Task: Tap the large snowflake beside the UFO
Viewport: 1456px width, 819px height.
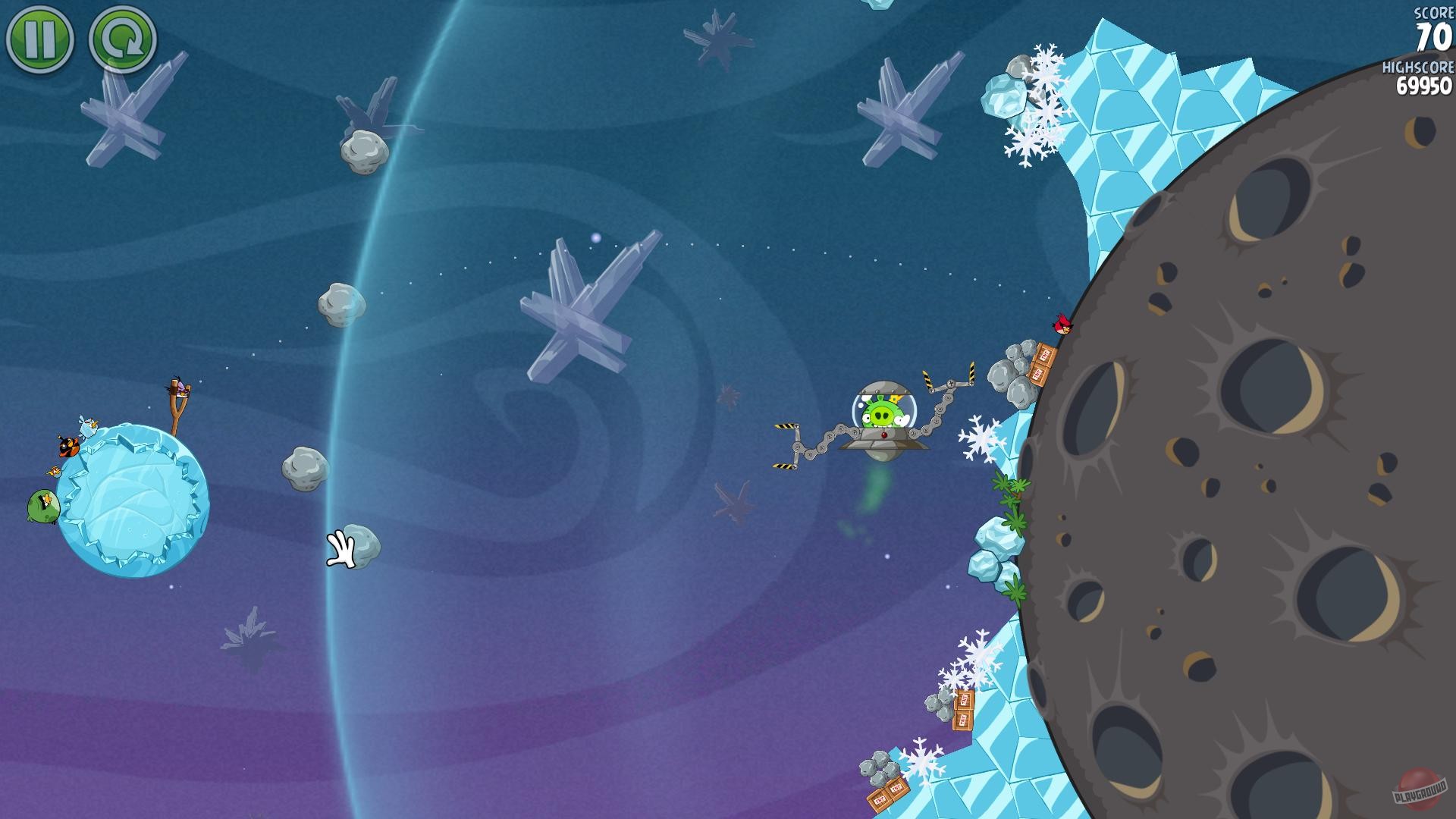Action: coord(981,437)
